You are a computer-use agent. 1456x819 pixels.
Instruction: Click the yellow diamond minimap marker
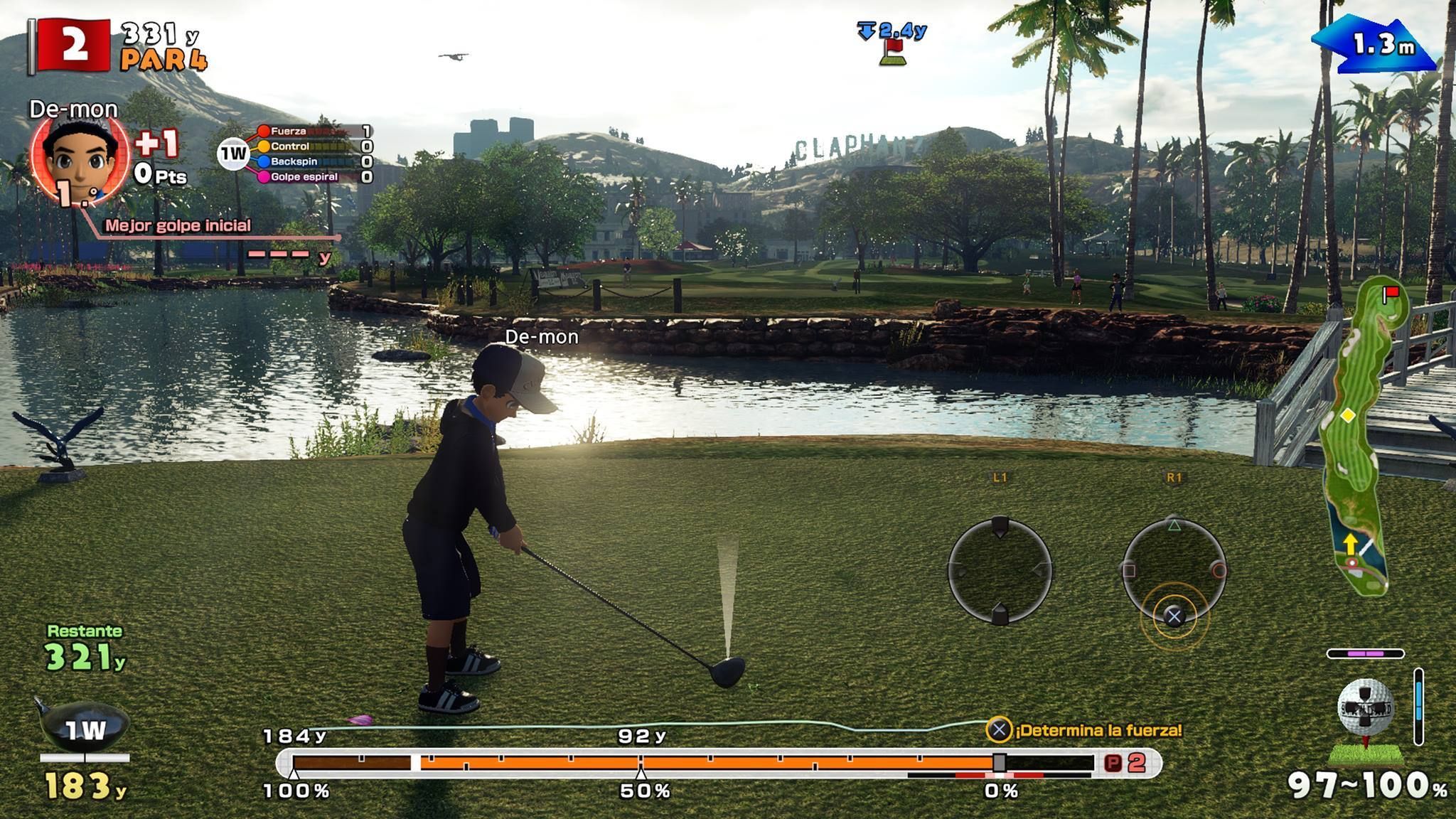click(x=1347, y=414)
